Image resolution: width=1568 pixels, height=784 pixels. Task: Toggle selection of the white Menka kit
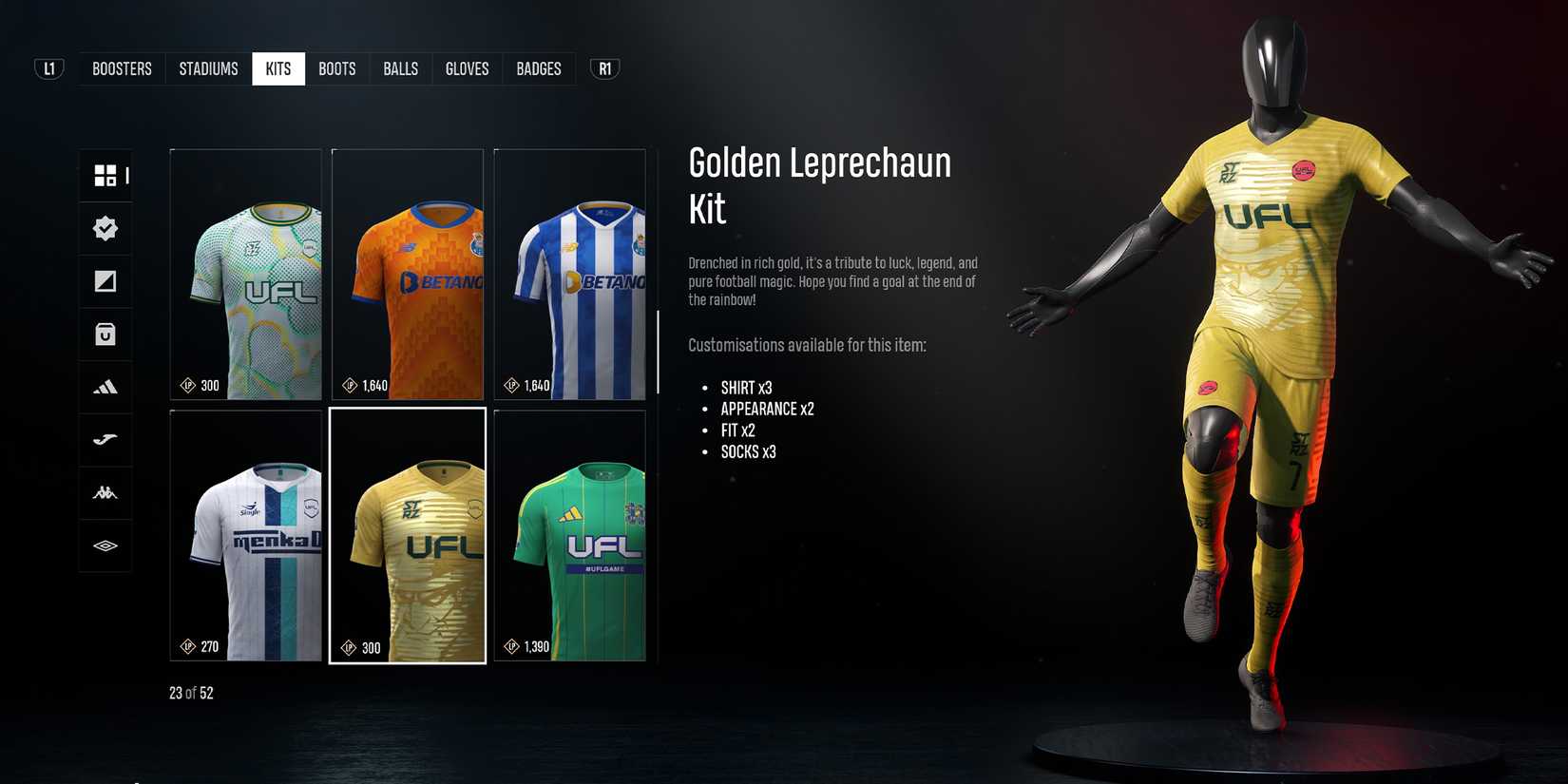(x=245, y=536)
